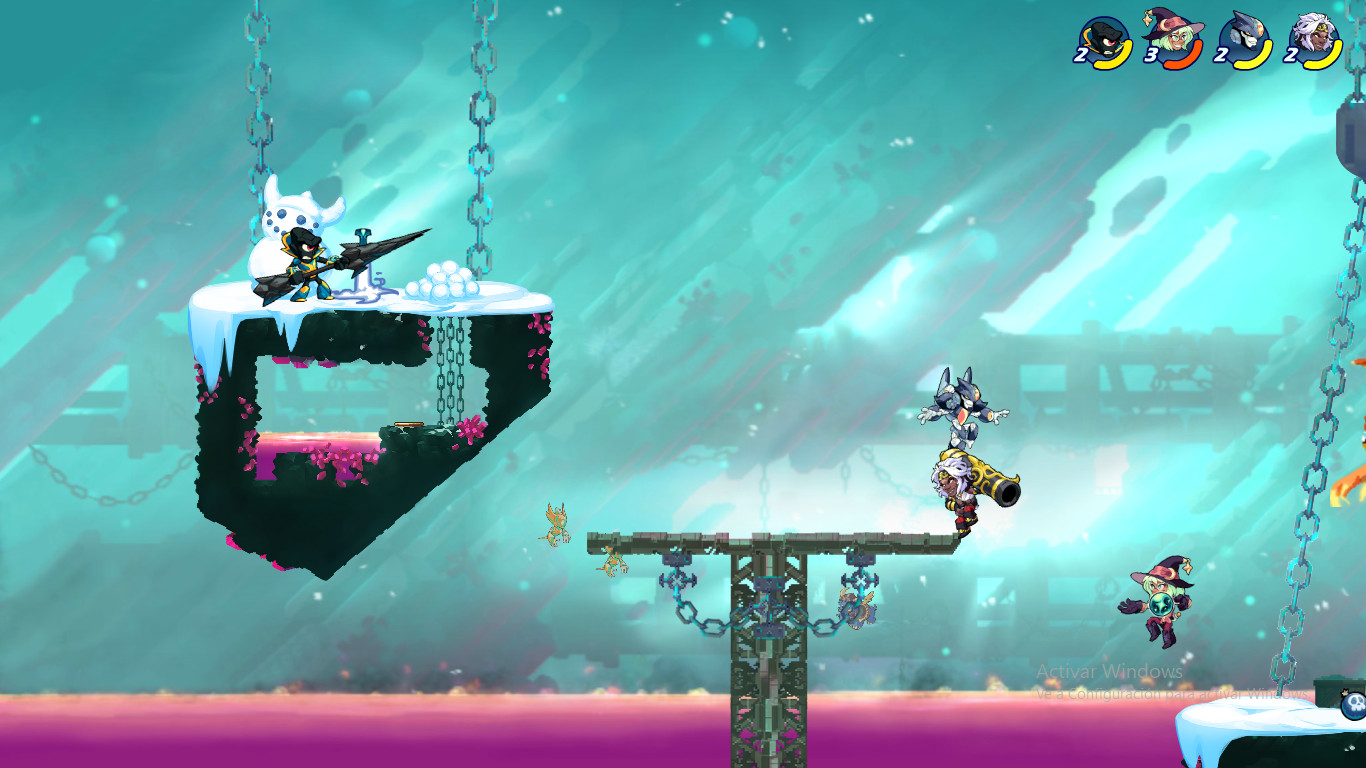The height and width of the screenshot is (768, 1366).
Task: Click the yellow stock indicator showing 2
Action: (1082, 56)
